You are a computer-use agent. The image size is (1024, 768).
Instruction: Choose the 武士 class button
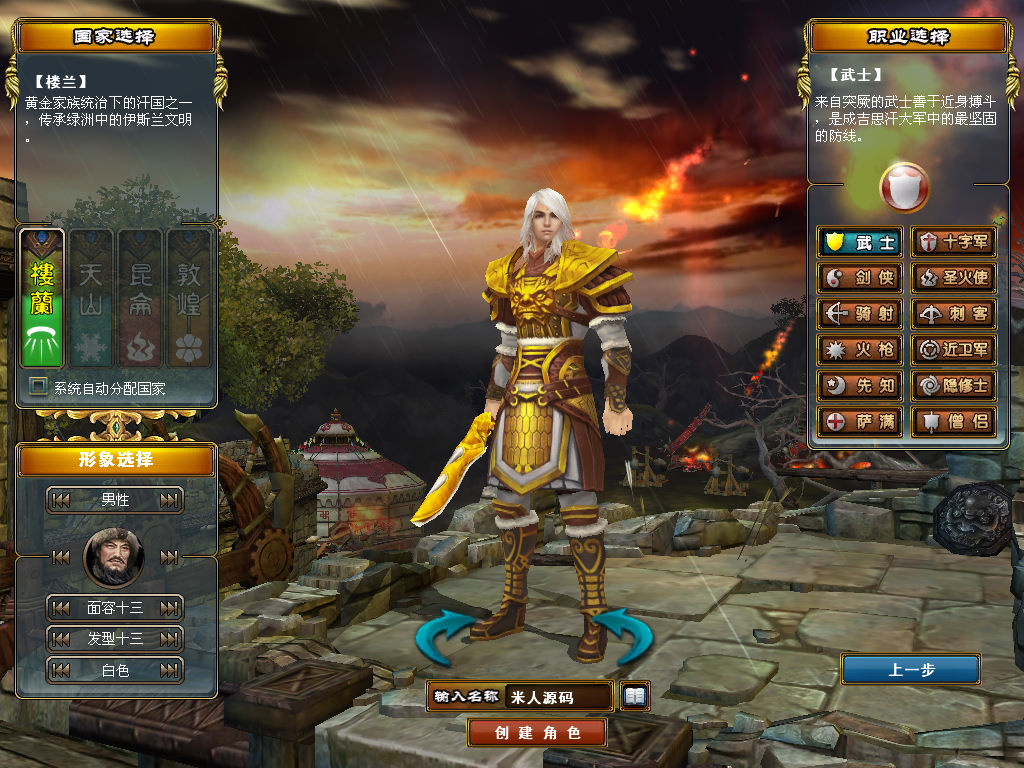point(860,242)
